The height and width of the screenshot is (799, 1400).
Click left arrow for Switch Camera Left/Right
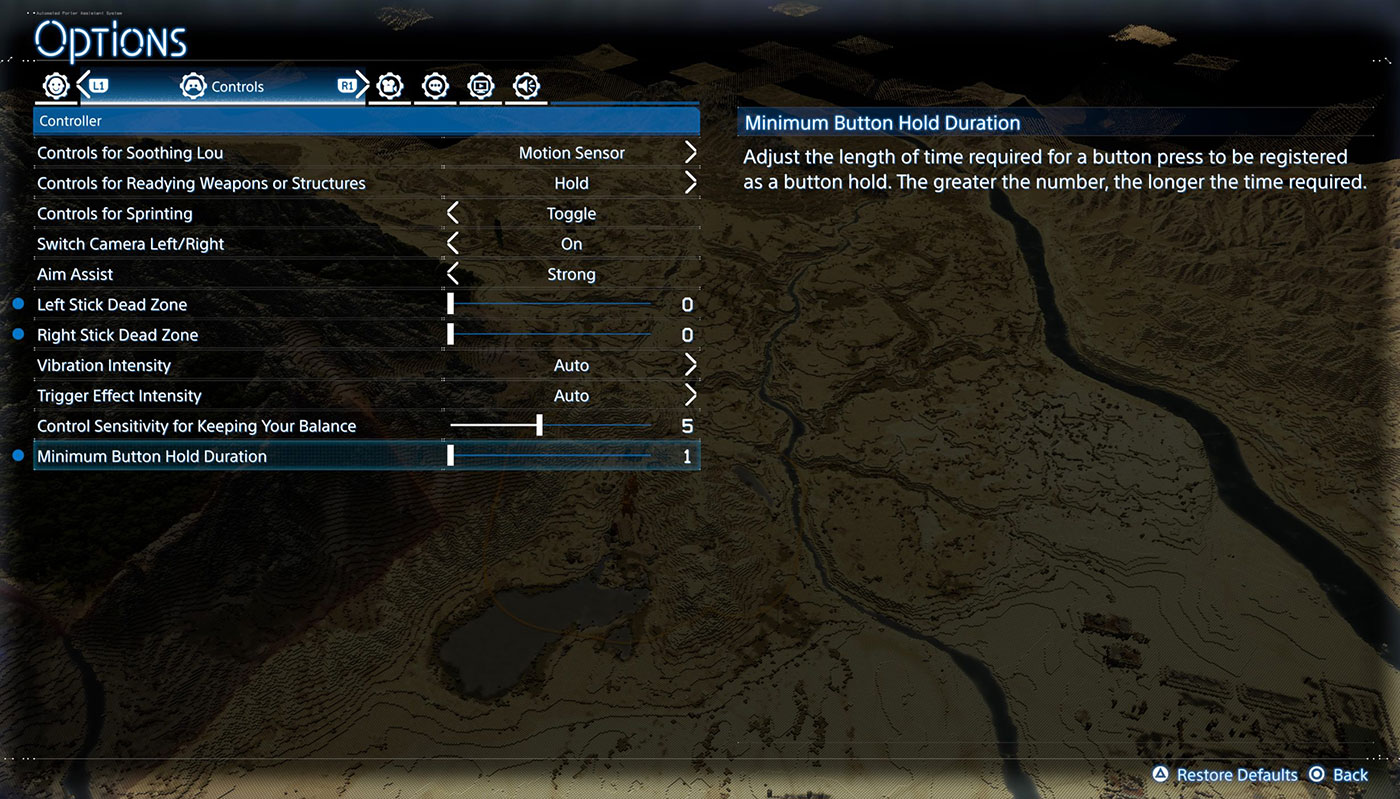pyautogui.click(x=453, y=244)
